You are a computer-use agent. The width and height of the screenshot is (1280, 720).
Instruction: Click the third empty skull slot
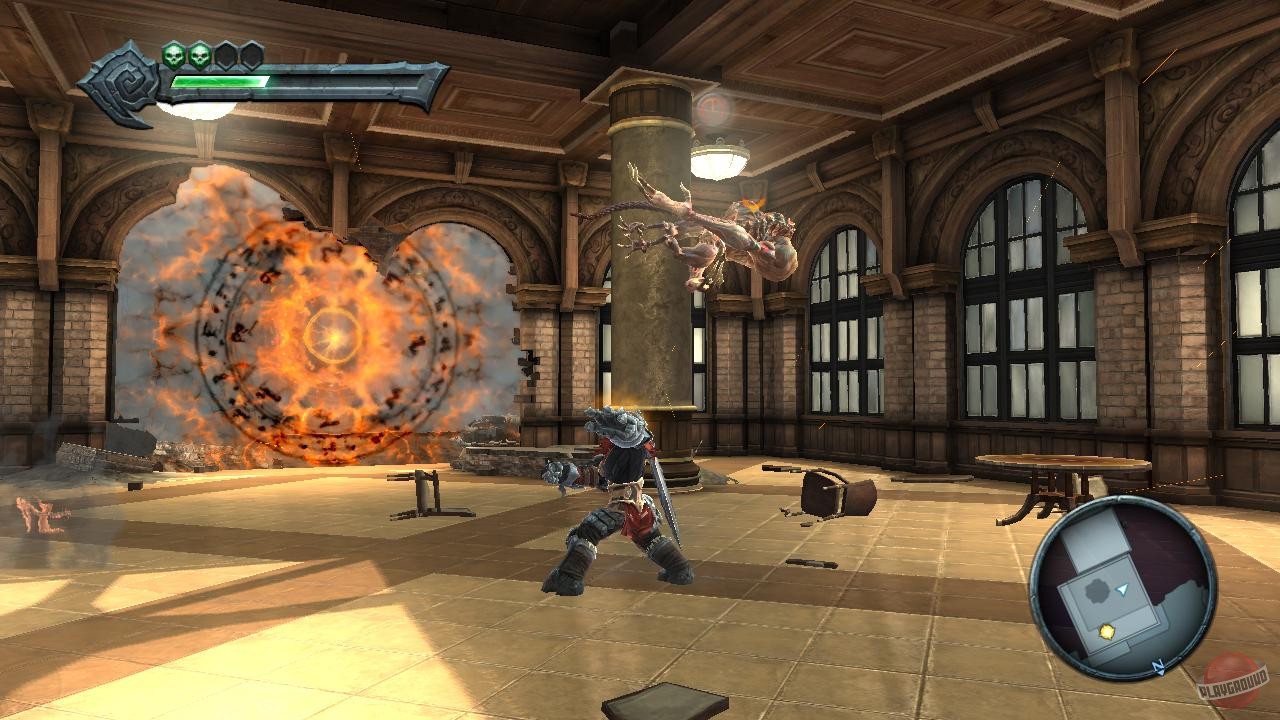click(x=226, y=56)
